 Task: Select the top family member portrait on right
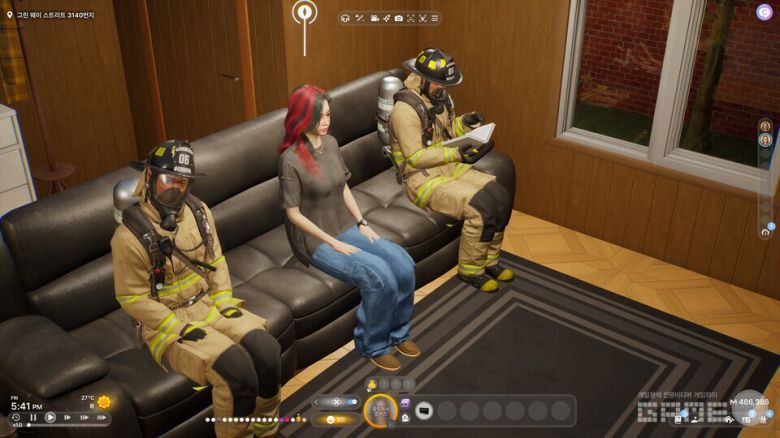tap(765, 127)
